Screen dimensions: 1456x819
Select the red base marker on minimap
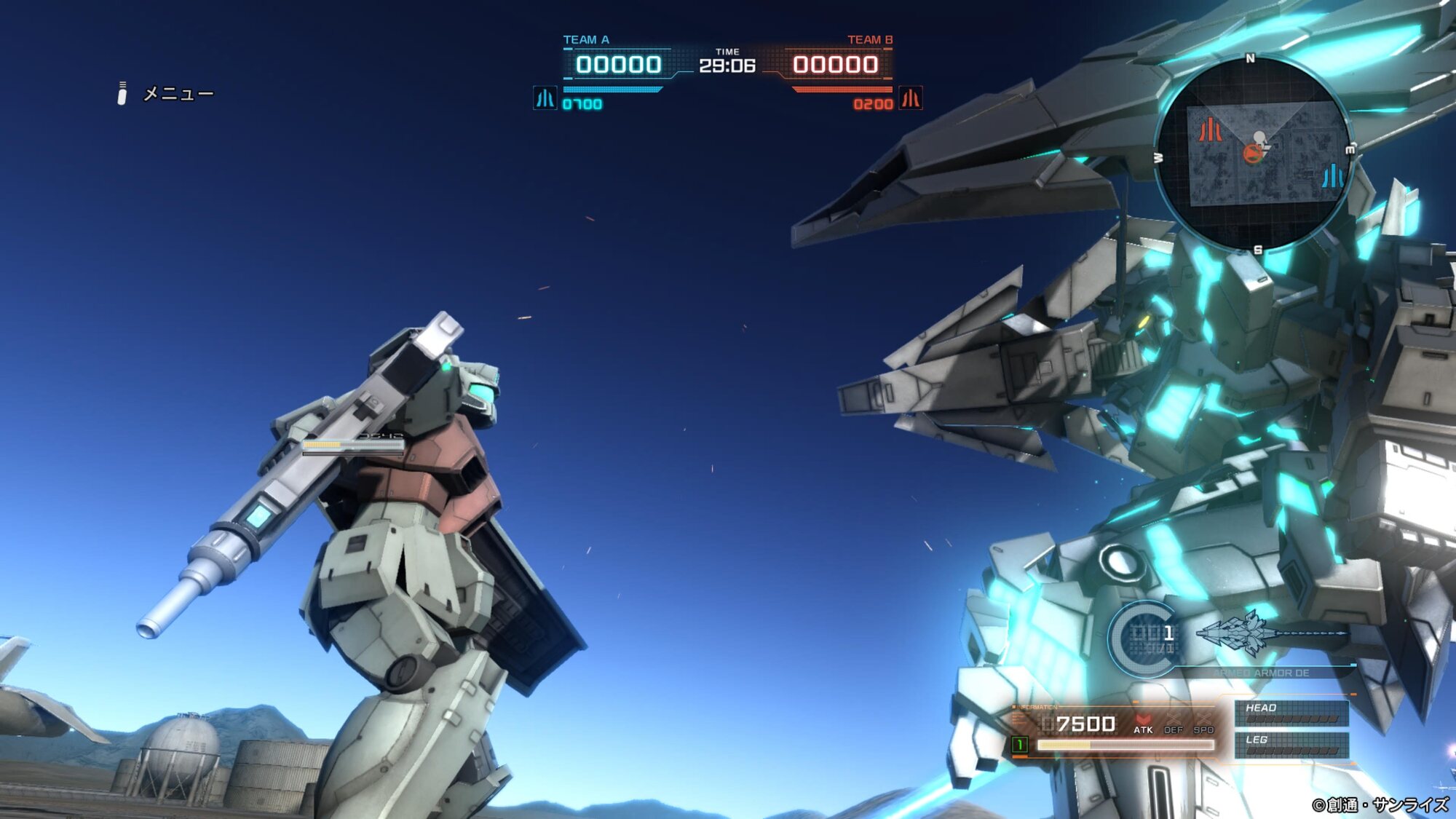pos(1210,130)
